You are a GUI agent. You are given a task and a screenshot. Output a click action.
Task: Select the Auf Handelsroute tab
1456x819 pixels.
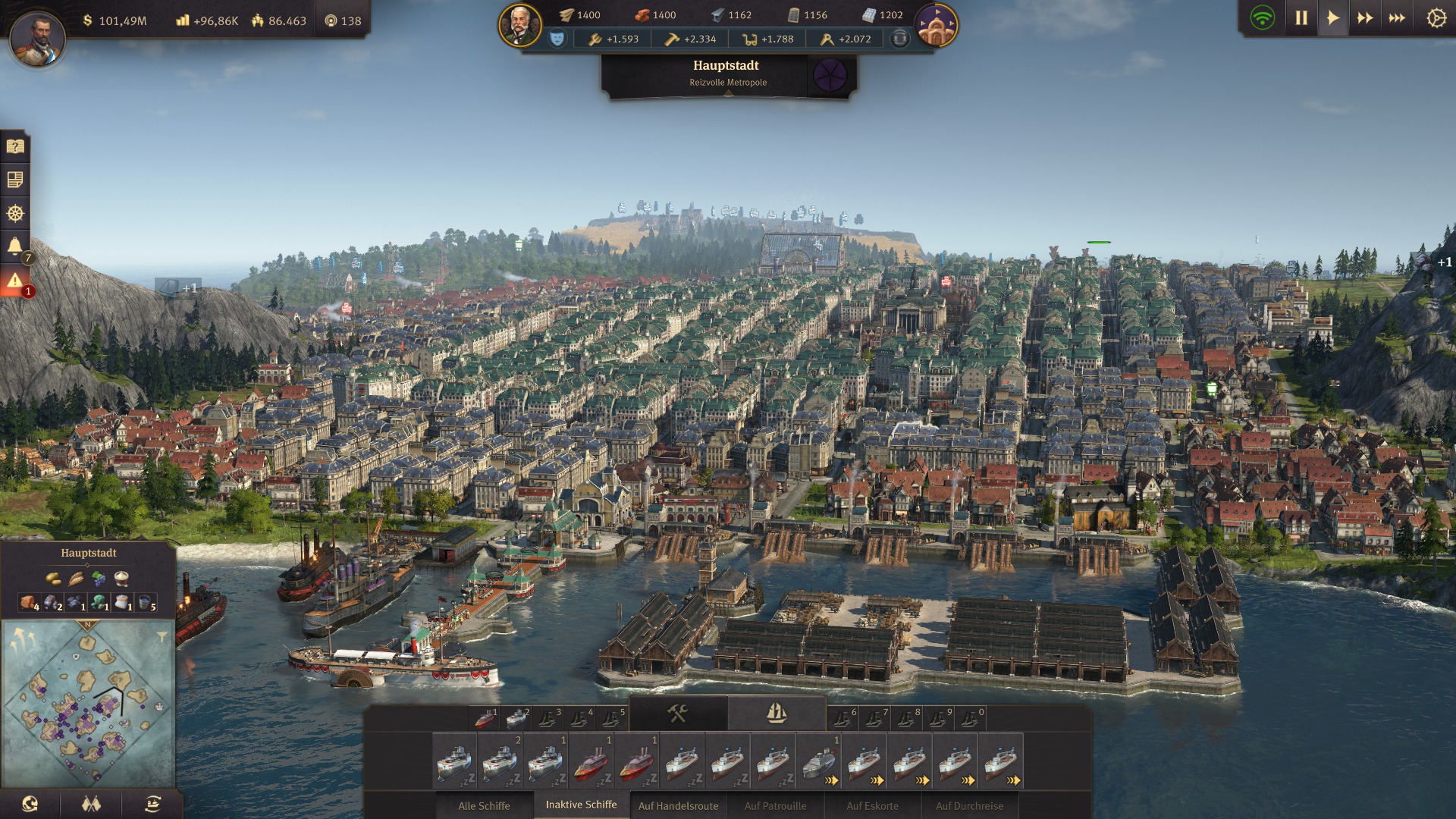[678, 805]
